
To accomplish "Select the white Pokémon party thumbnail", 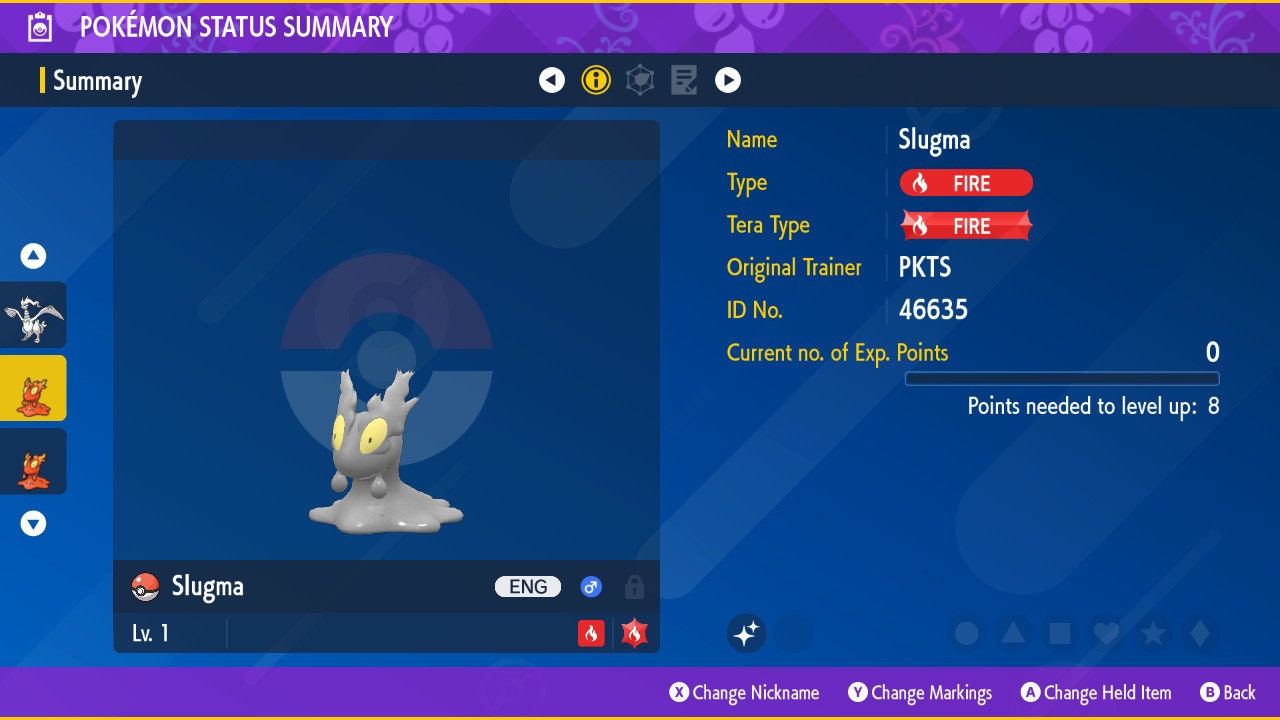I will 33,314.
